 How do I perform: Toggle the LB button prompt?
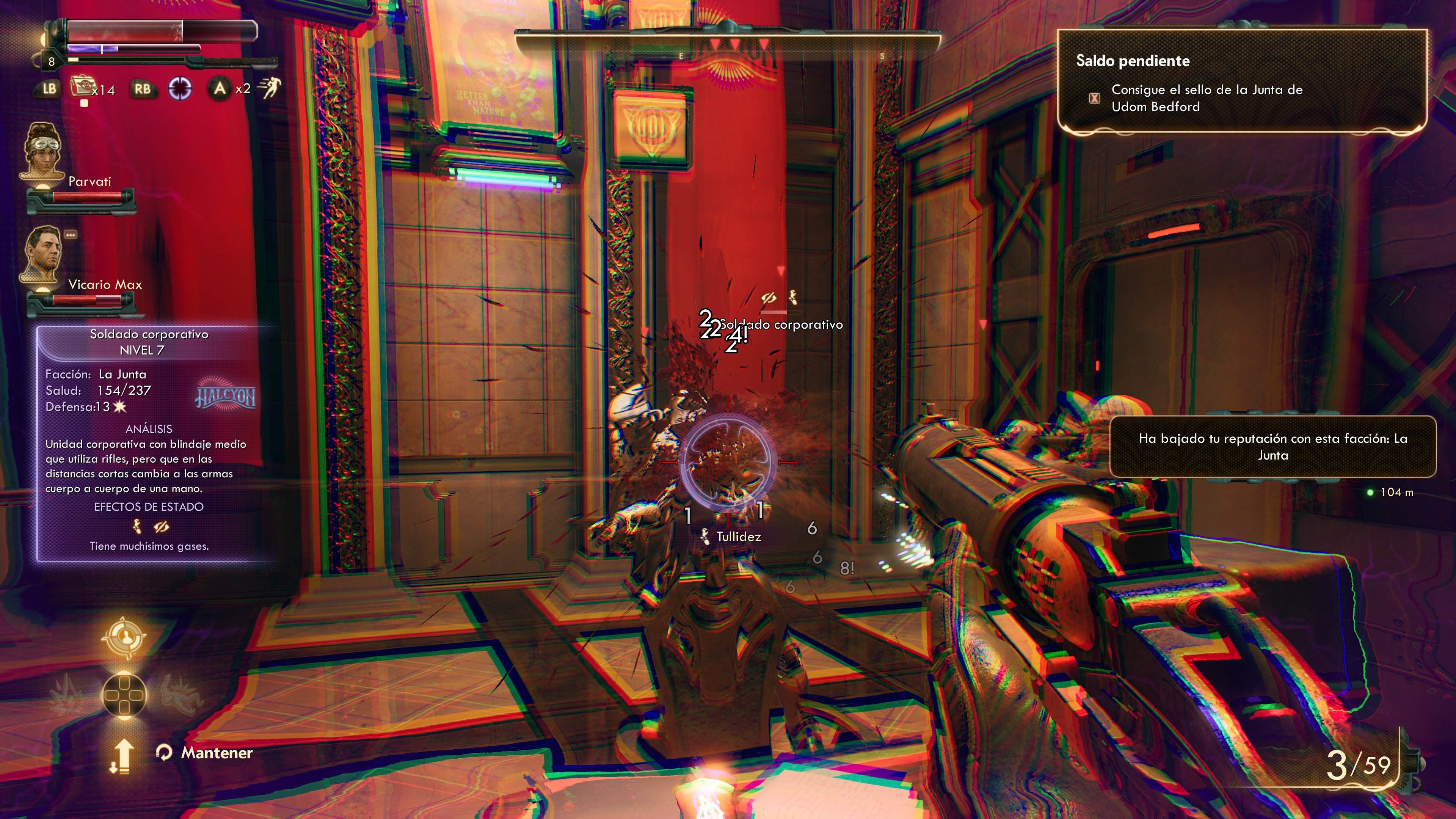[x=47, y=88]
